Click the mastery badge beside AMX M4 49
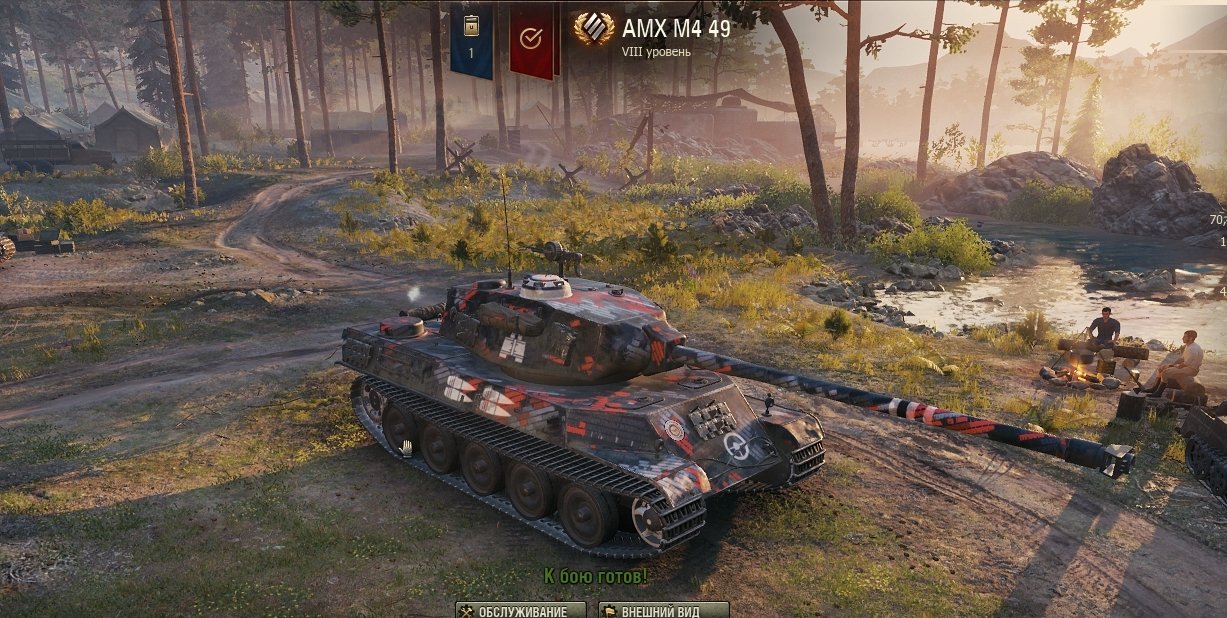Image resolution: width=1227 pixels, height=618 pixels. tap(594, 29)
